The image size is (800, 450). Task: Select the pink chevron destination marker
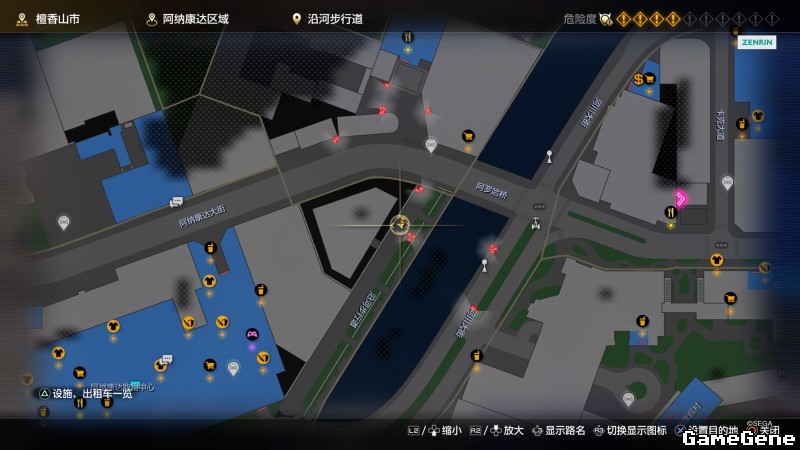(681, 198)
